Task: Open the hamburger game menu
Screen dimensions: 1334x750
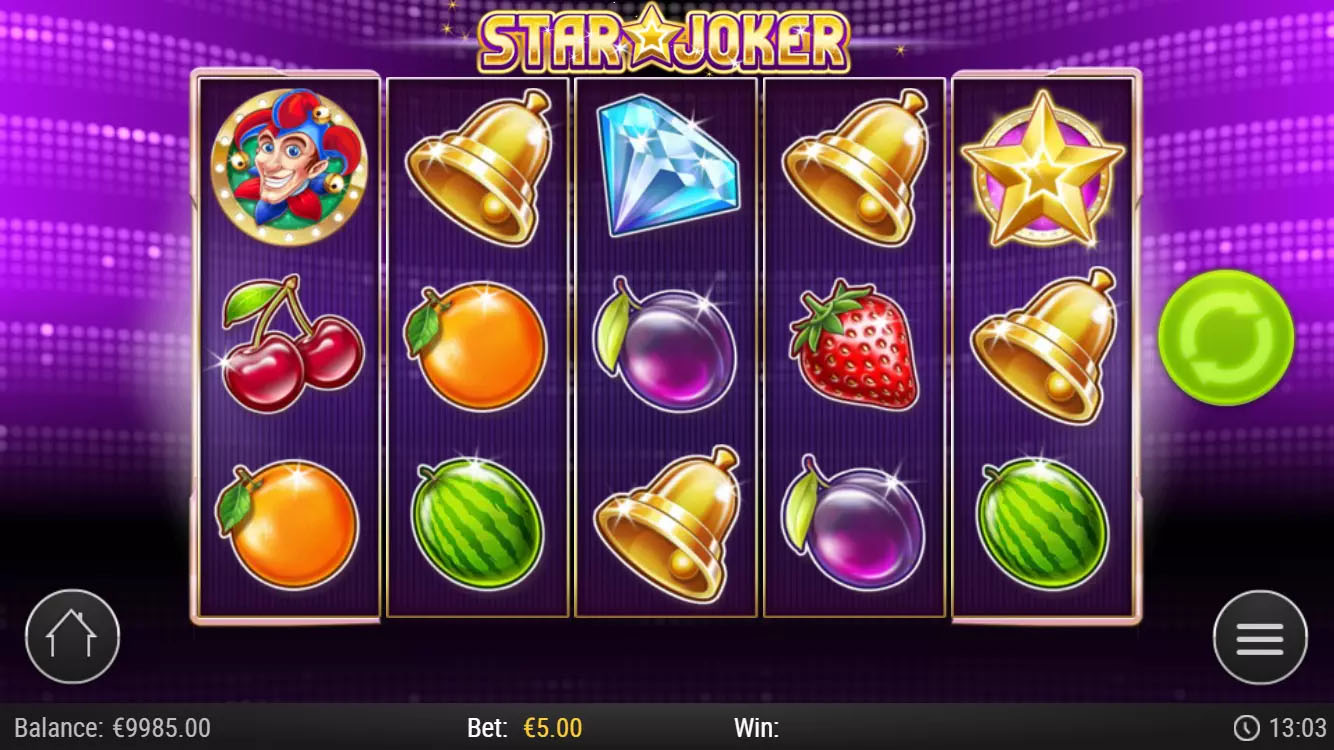Action: (1261, 636)
